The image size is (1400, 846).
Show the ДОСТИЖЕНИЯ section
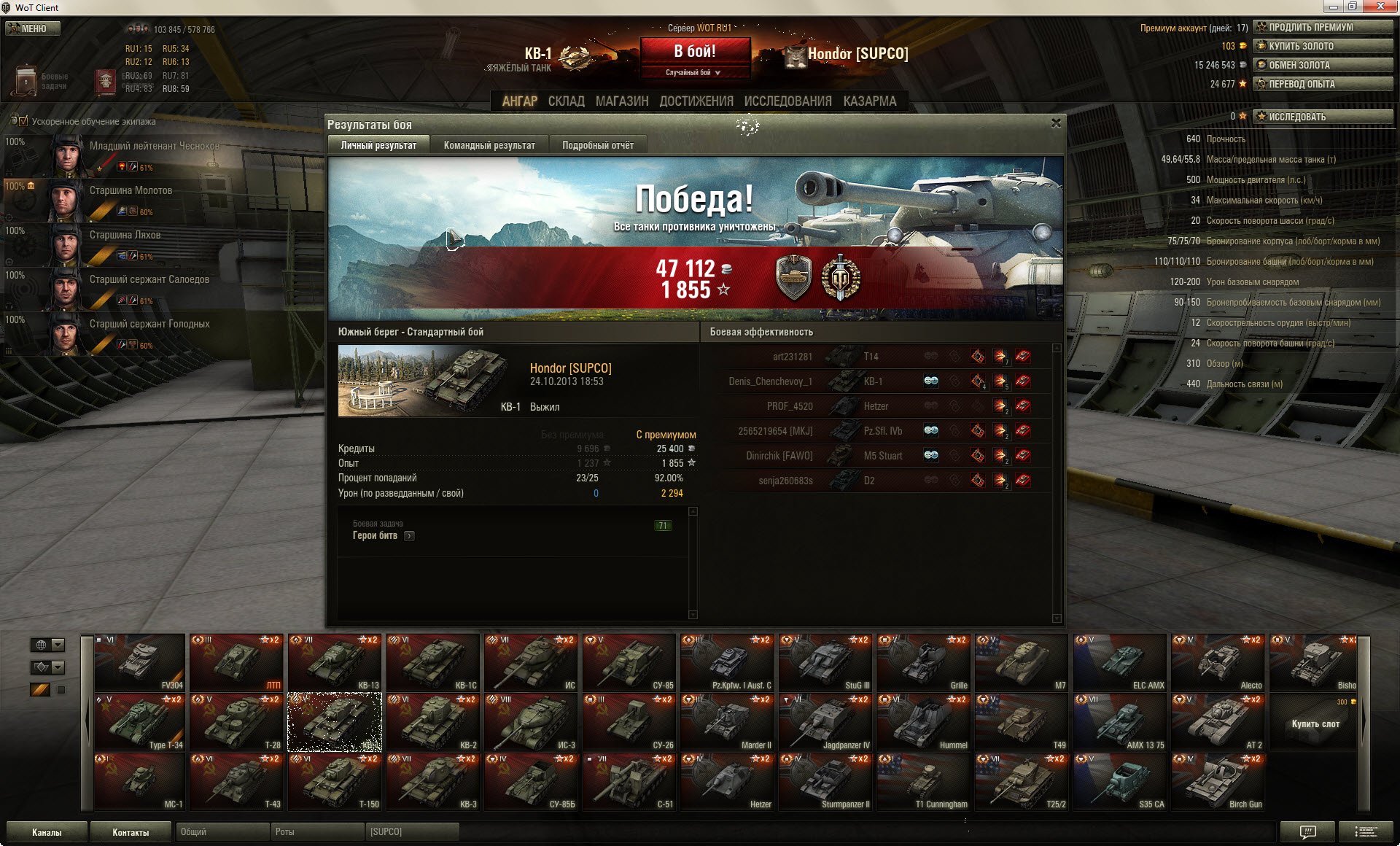tap(696, 101)
